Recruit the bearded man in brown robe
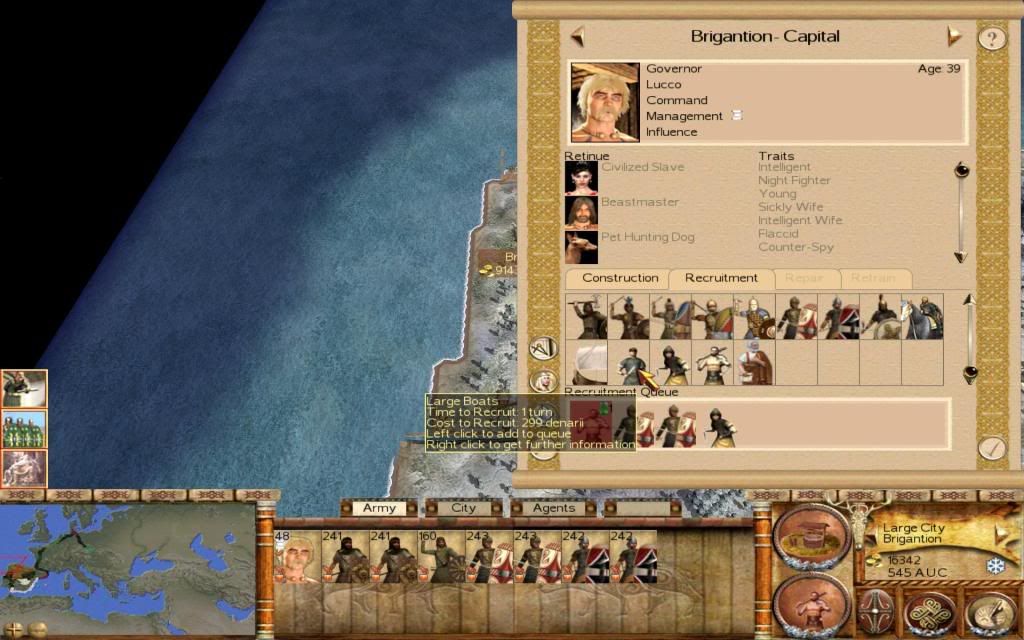 (755, 363)
